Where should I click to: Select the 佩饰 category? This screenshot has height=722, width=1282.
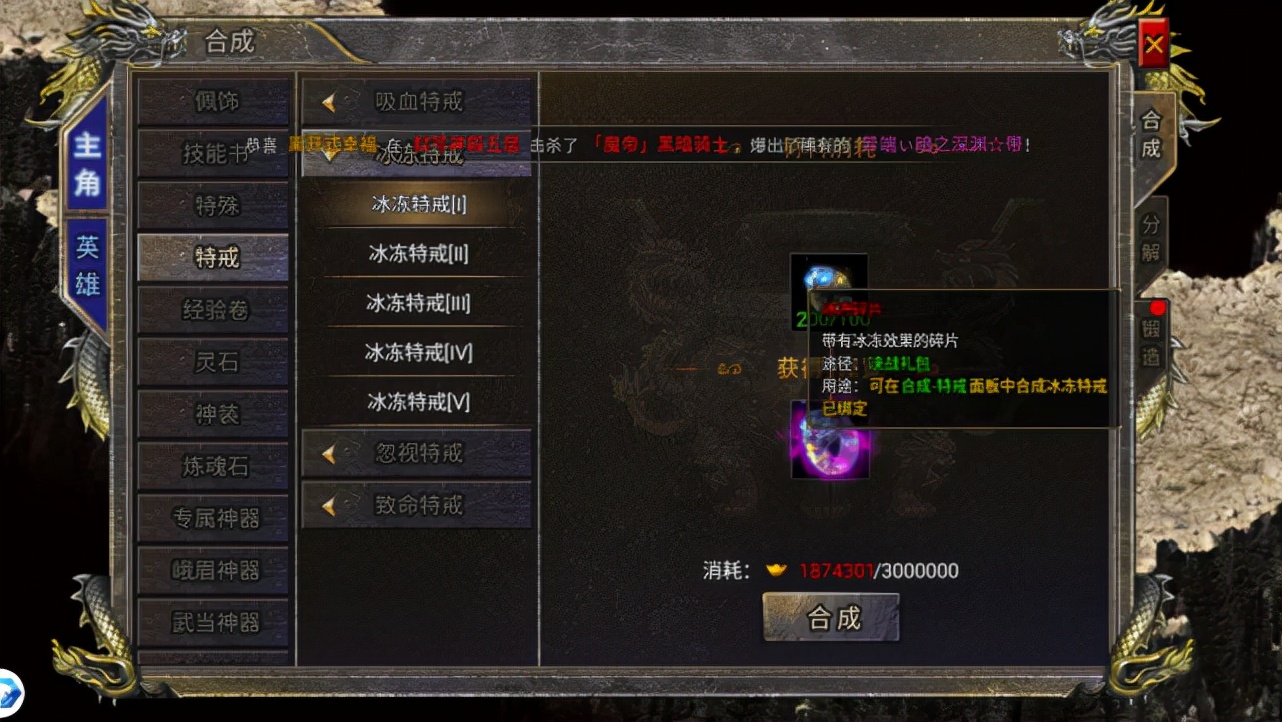[214, 101]
